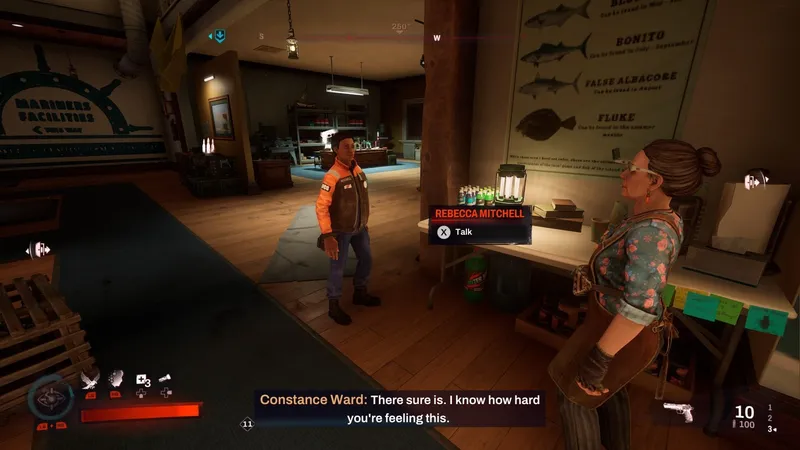Activate the second ability icon beside the bird
Viewport: 800px width, 450px height.
click(x=116, y=379)
